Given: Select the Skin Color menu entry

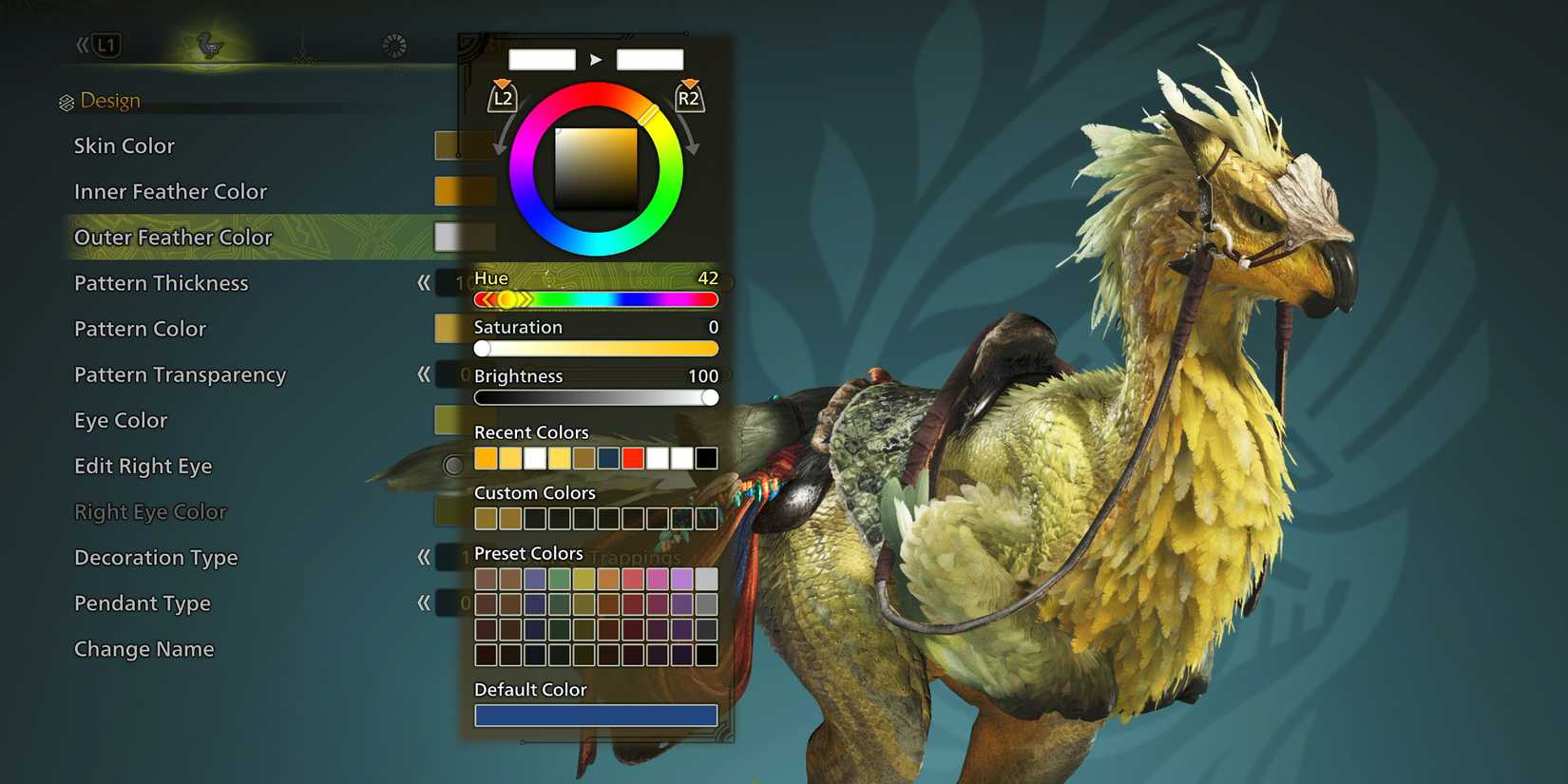Looking at the screenshot, I should coord(124,145).
